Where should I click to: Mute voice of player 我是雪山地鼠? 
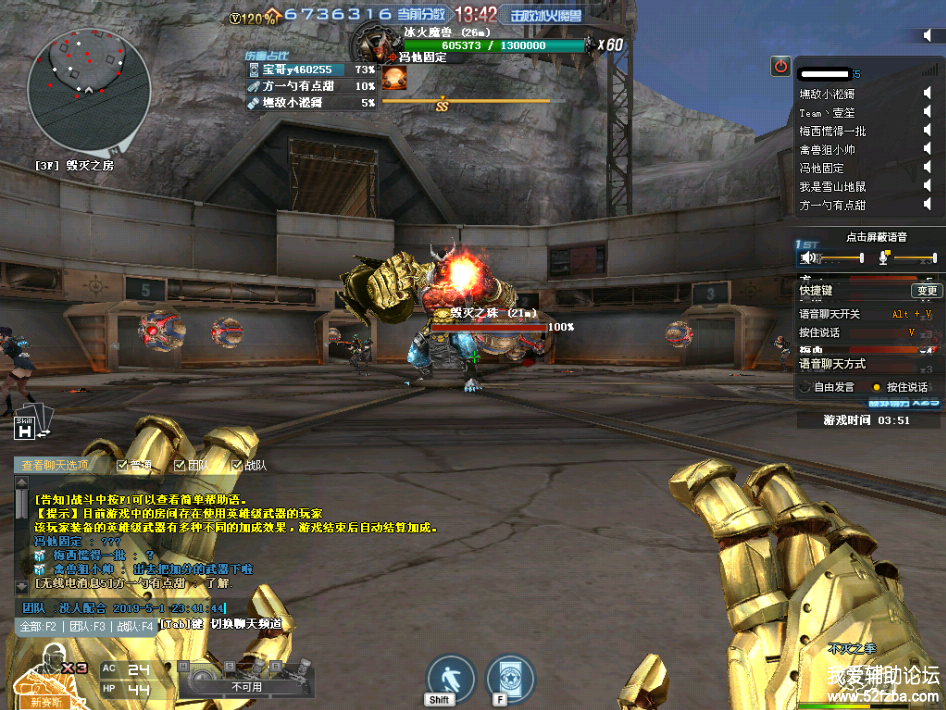click(x=929, y=186)
